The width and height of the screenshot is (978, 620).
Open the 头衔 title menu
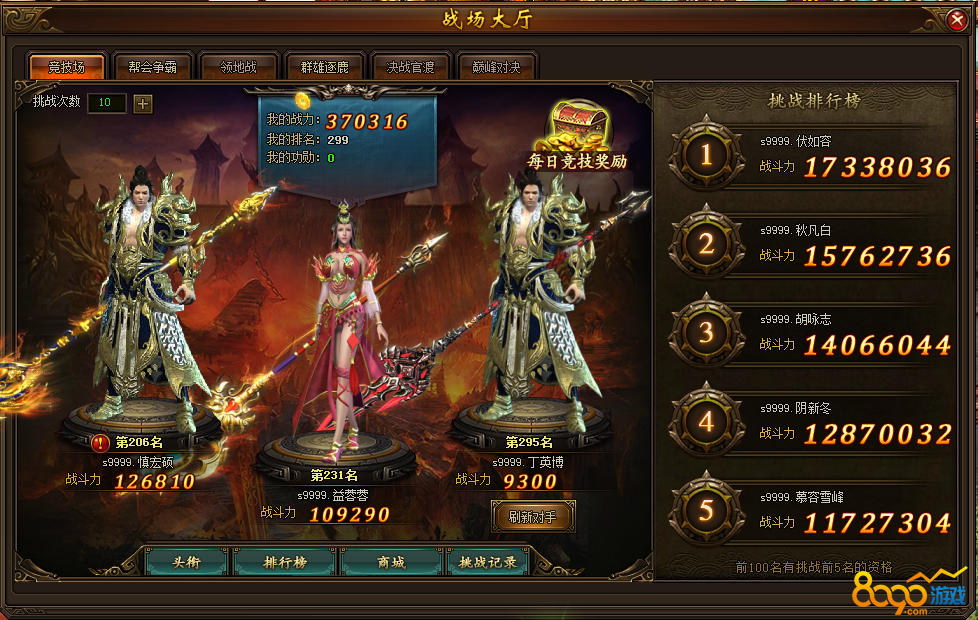187,562
